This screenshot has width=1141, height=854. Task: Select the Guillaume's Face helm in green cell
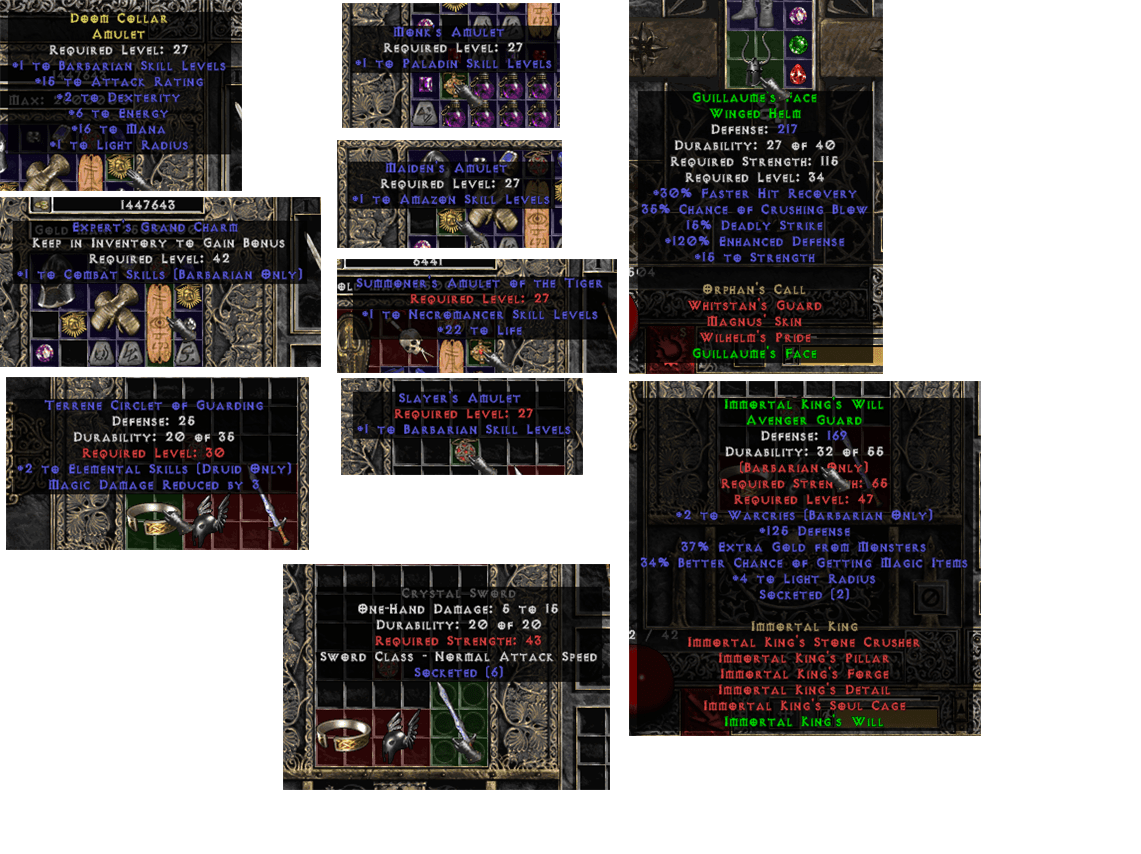[x=754, y=63]
